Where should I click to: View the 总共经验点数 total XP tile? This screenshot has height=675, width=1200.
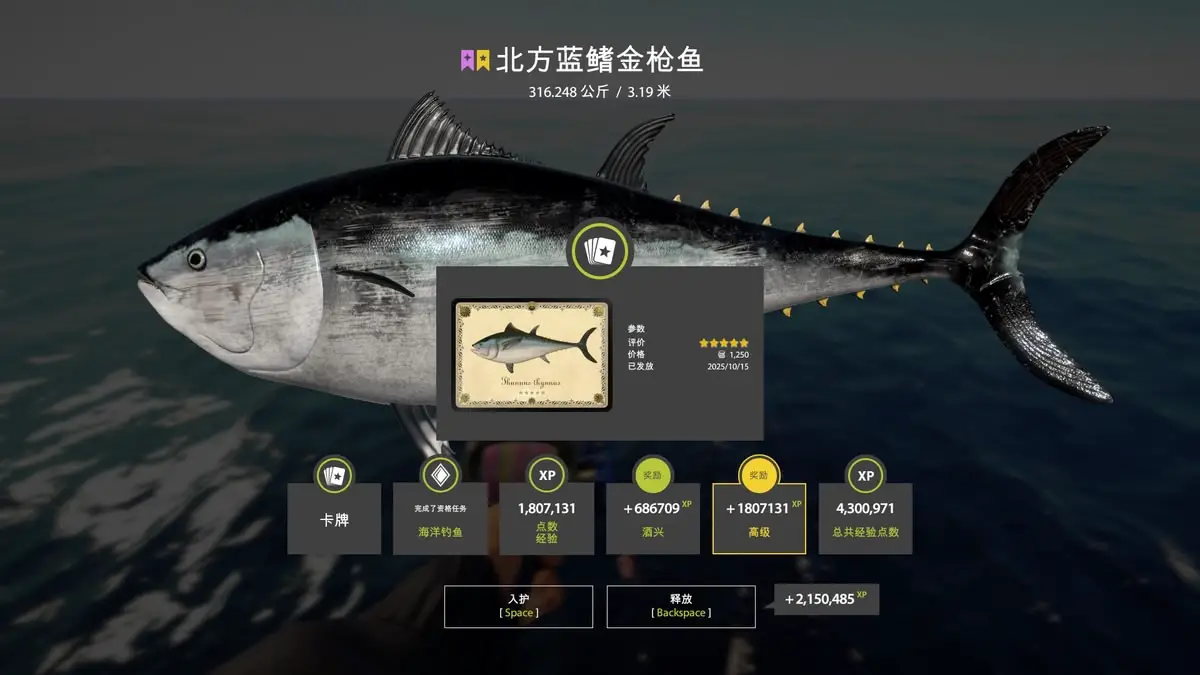click(865, 519)
